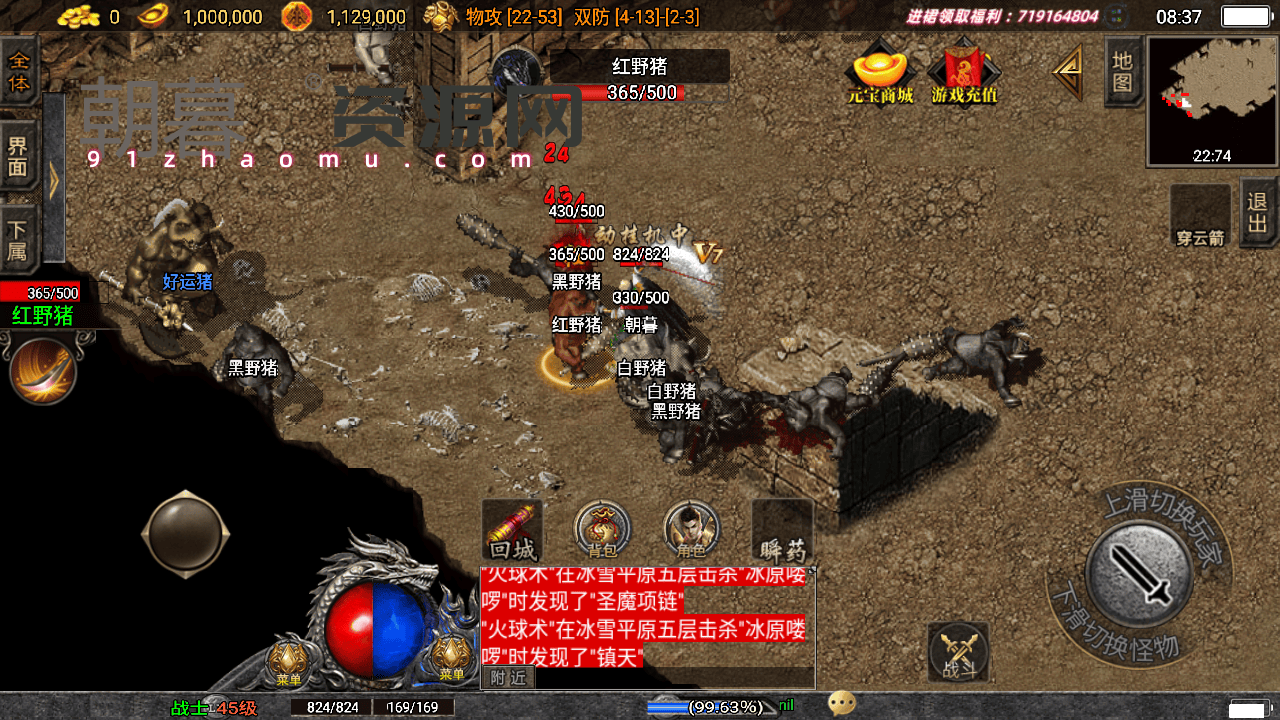Open the chat emoji bubble icon
The image size is (1280, 720).
pyautogui.click(x=842, y=705)
